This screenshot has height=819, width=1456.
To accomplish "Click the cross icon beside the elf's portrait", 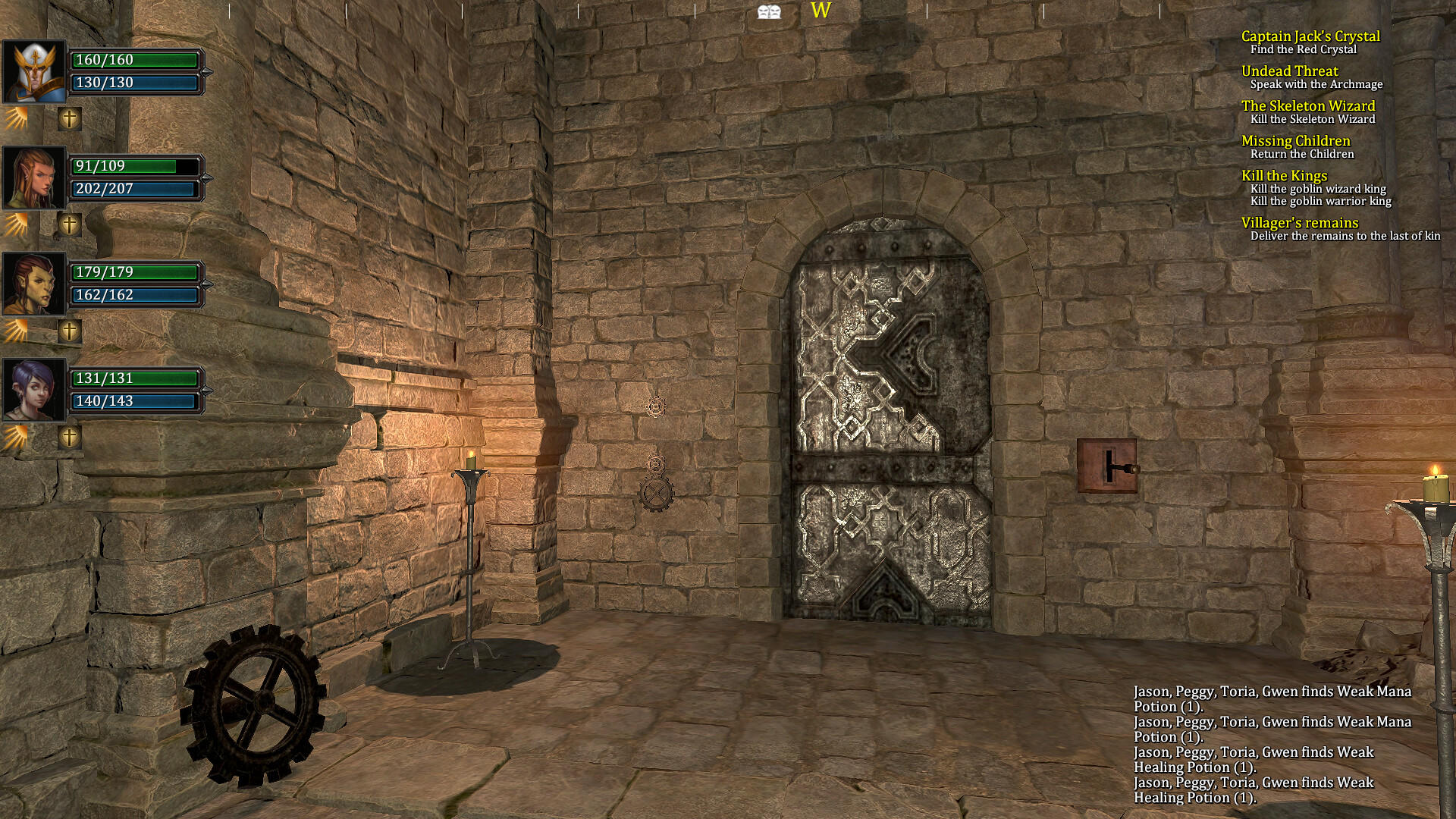I will 69,225.
